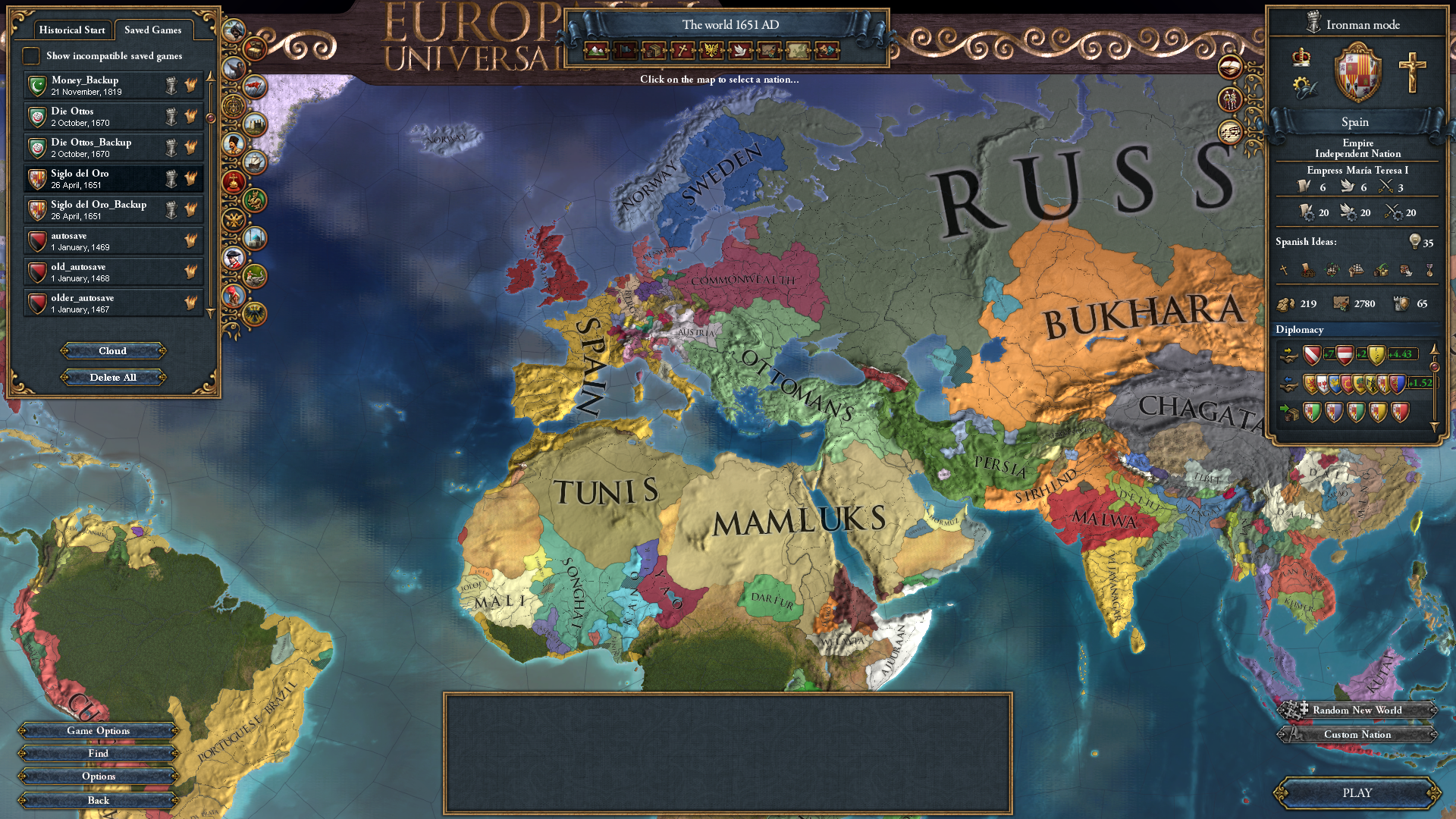Open the trade goods map mode
Viewport: 1456px width, 819px height.
(652, 52)
